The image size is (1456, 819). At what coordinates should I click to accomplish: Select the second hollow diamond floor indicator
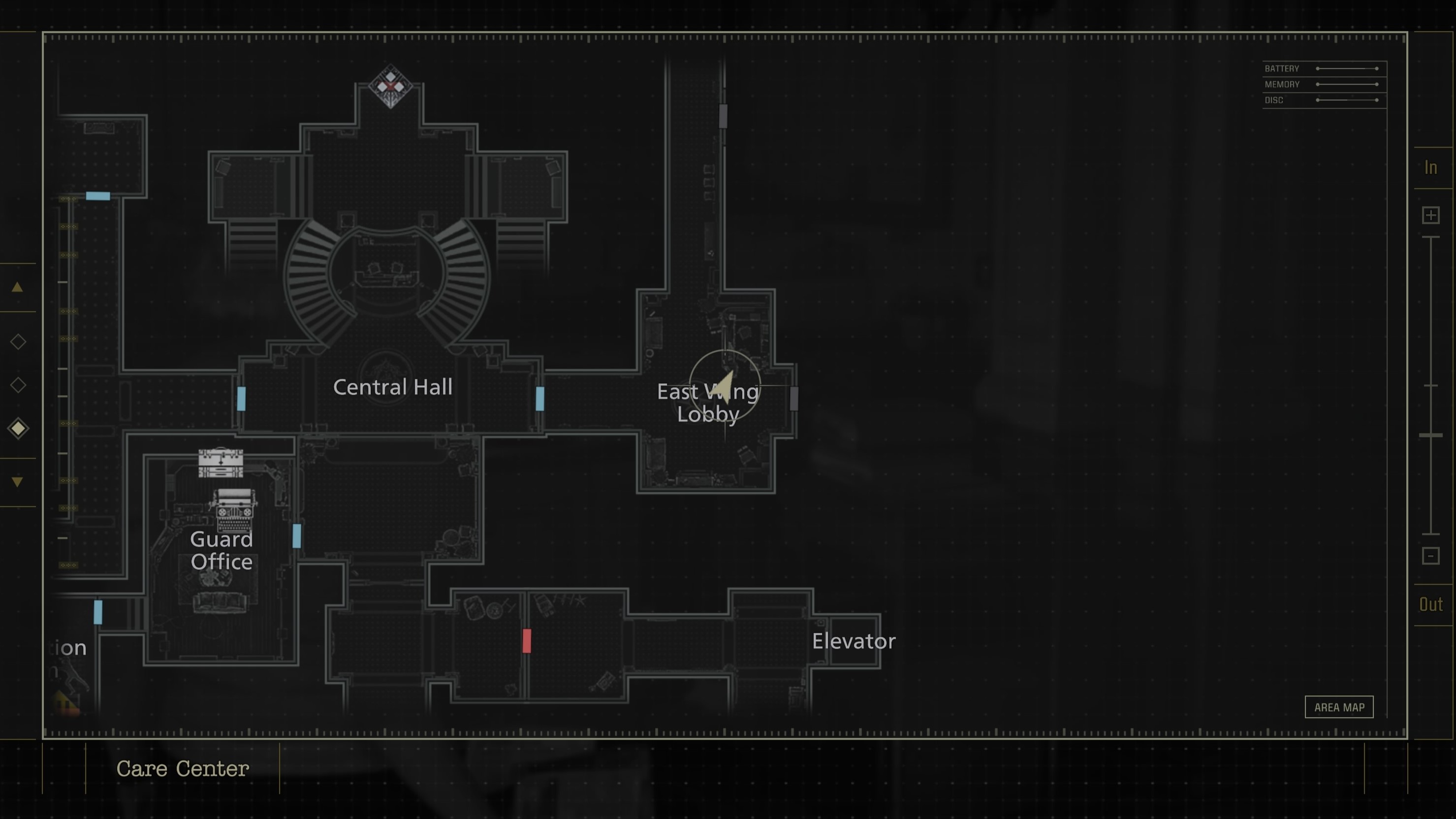tap(18, 384)
